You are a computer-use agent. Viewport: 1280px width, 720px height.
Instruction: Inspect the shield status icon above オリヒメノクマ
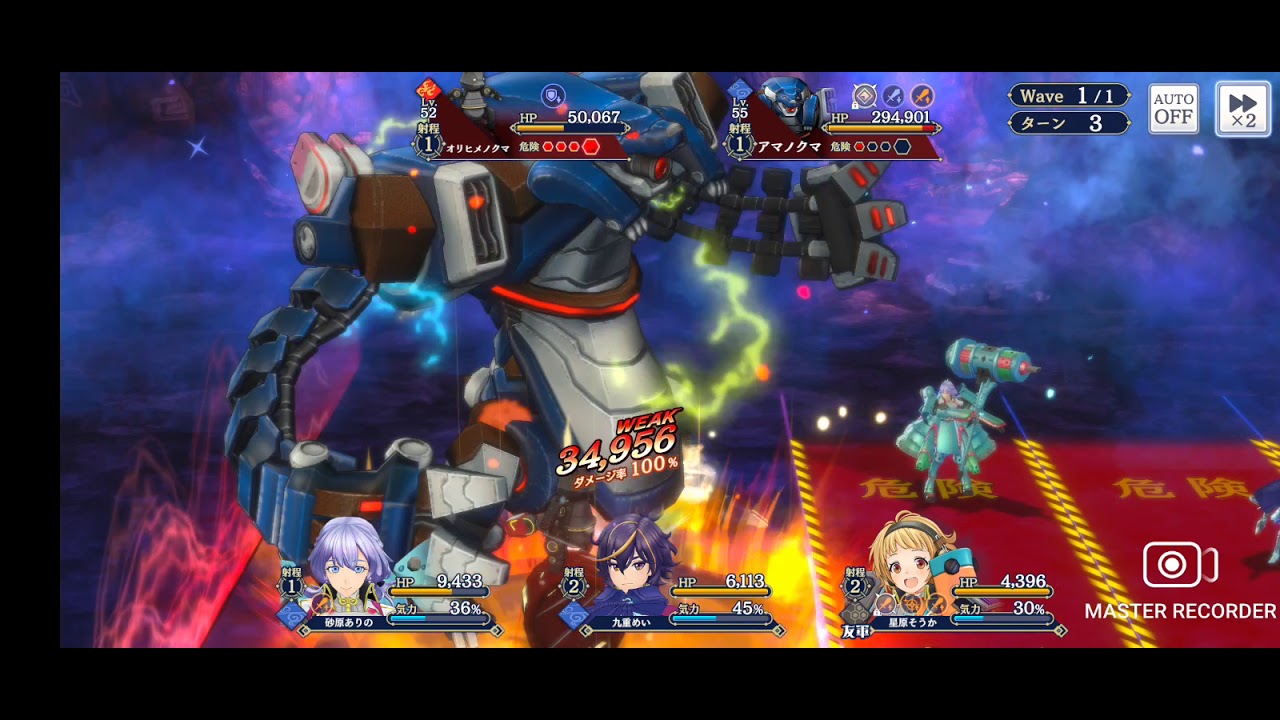click(552, 95)
